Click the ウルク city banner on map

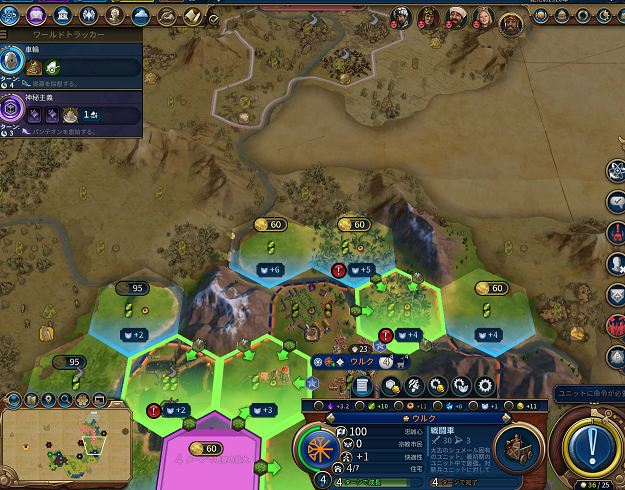362,361
